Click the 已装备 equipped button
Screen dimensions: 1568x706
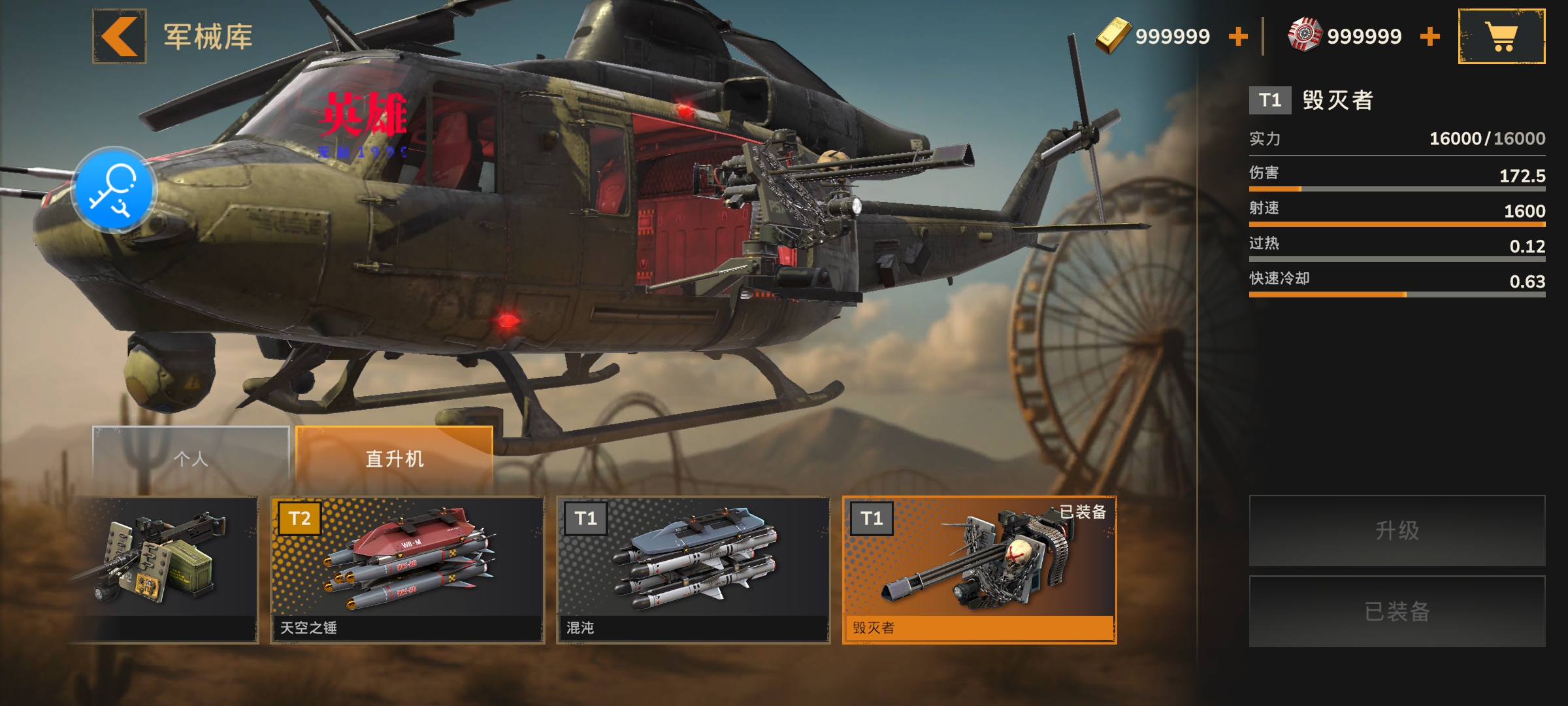tap(1397, 611)
